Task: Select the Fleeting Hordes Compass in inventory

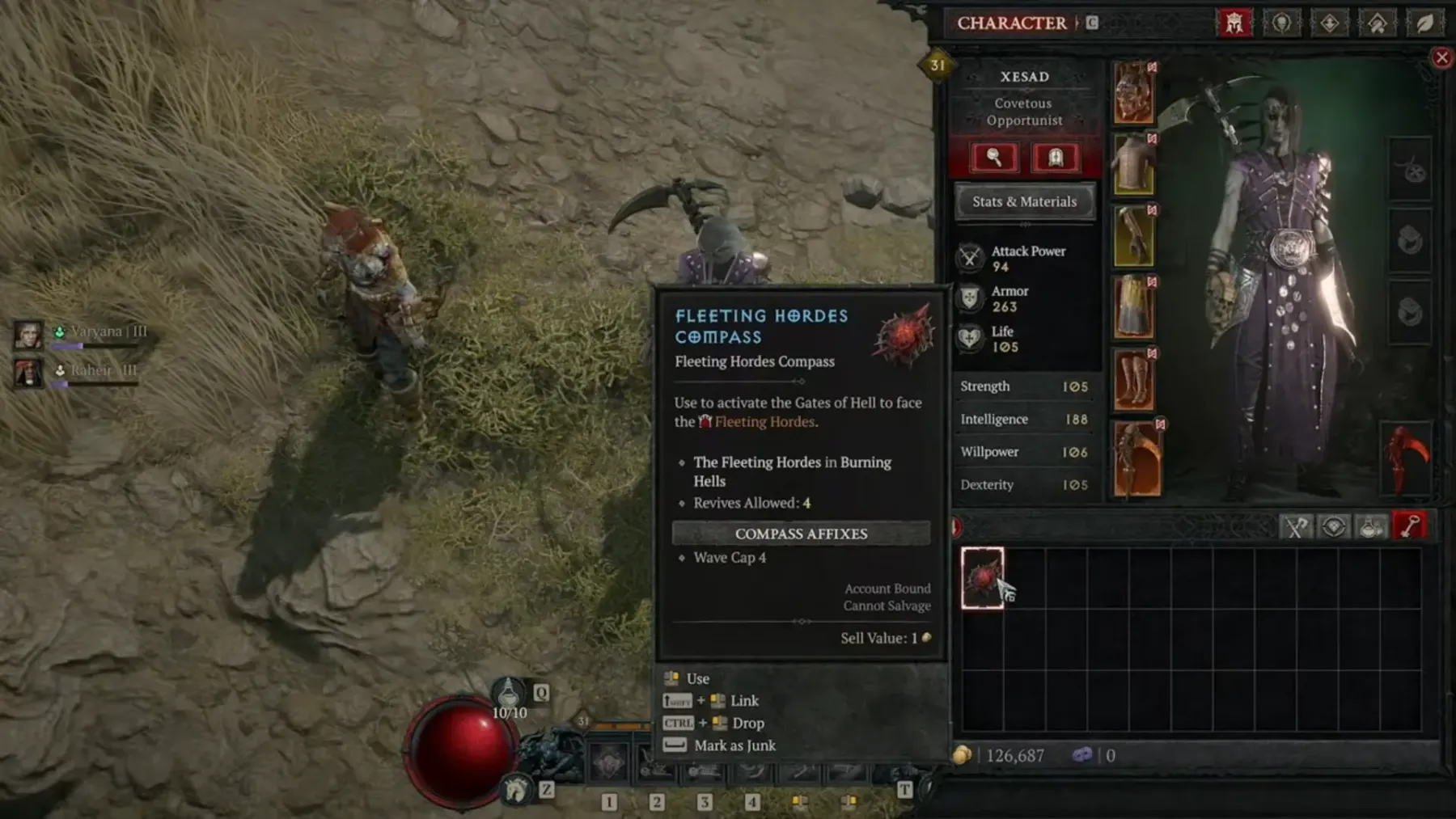Action: click(983, 577)
